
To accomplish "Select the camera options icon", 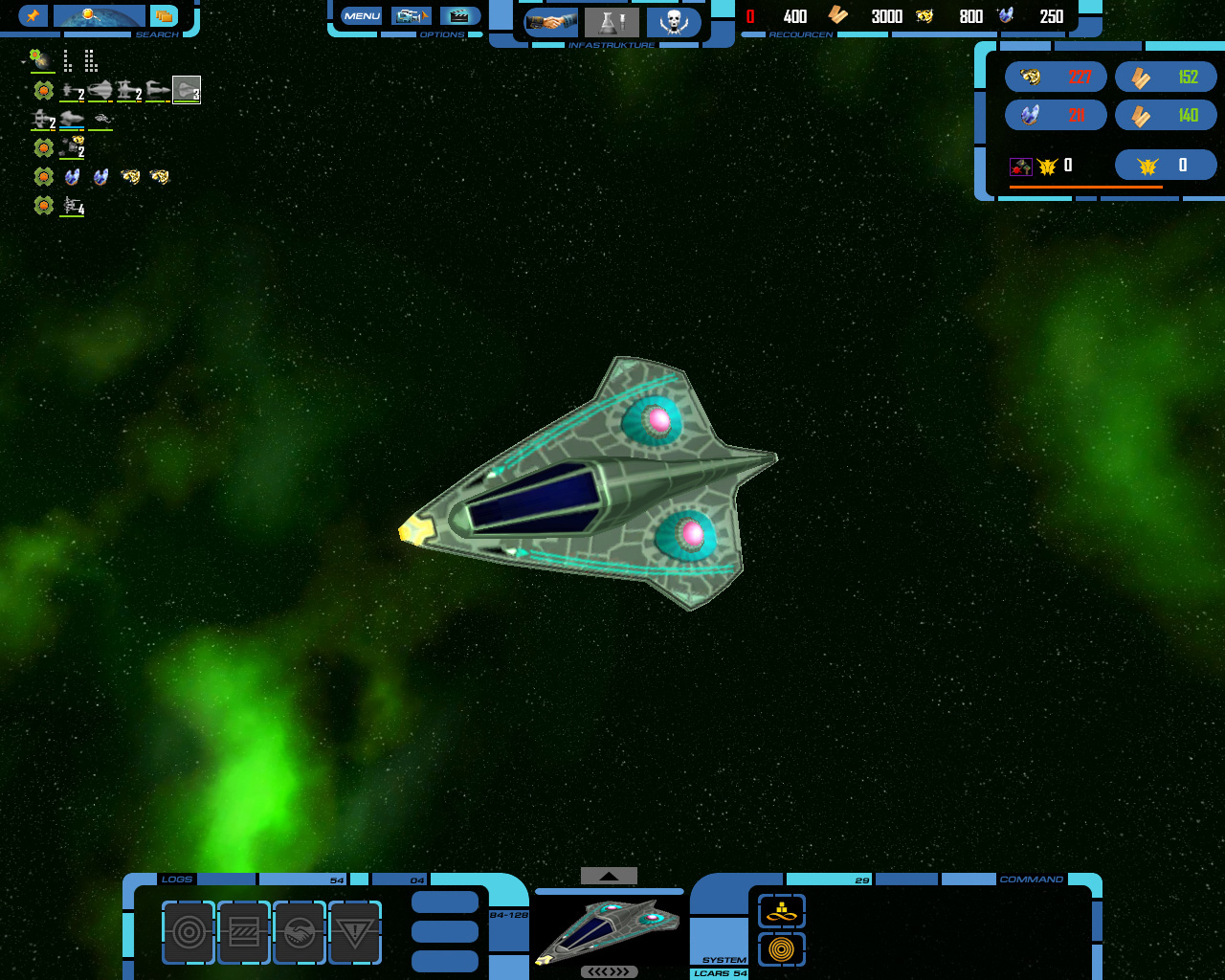I will click(412, 16).
